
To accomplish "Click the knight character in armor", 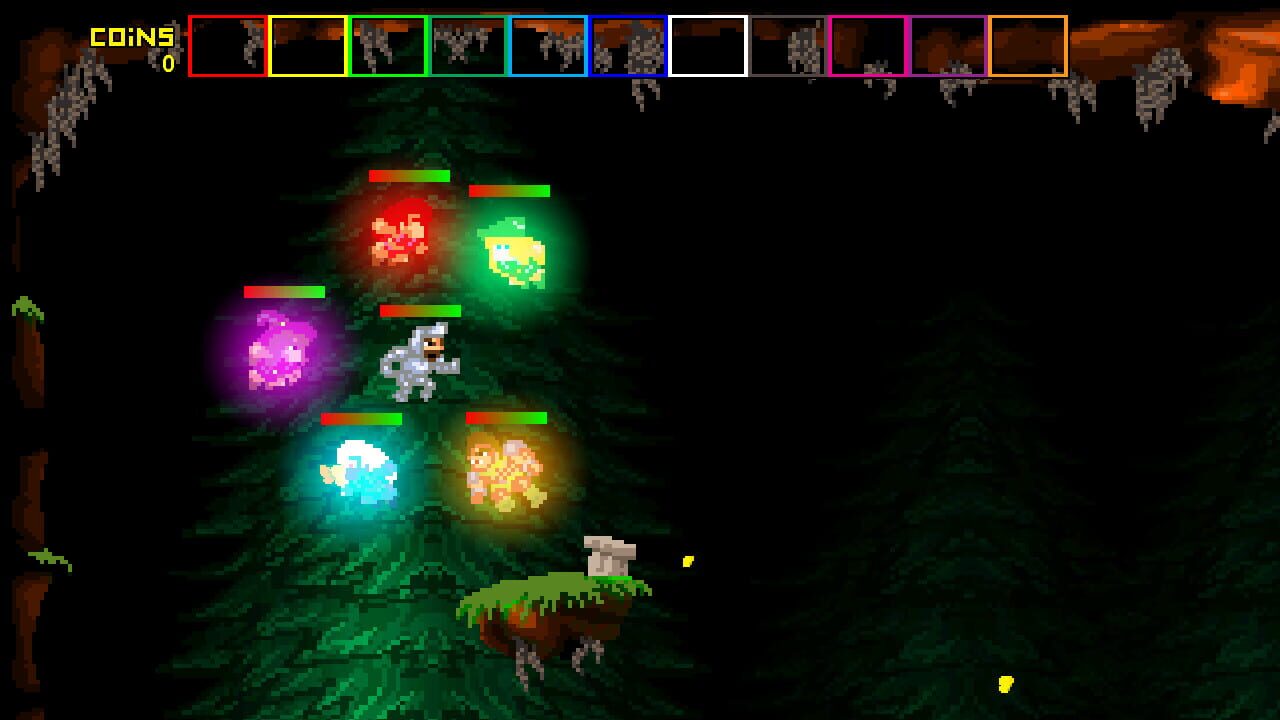I will [422, 360].
